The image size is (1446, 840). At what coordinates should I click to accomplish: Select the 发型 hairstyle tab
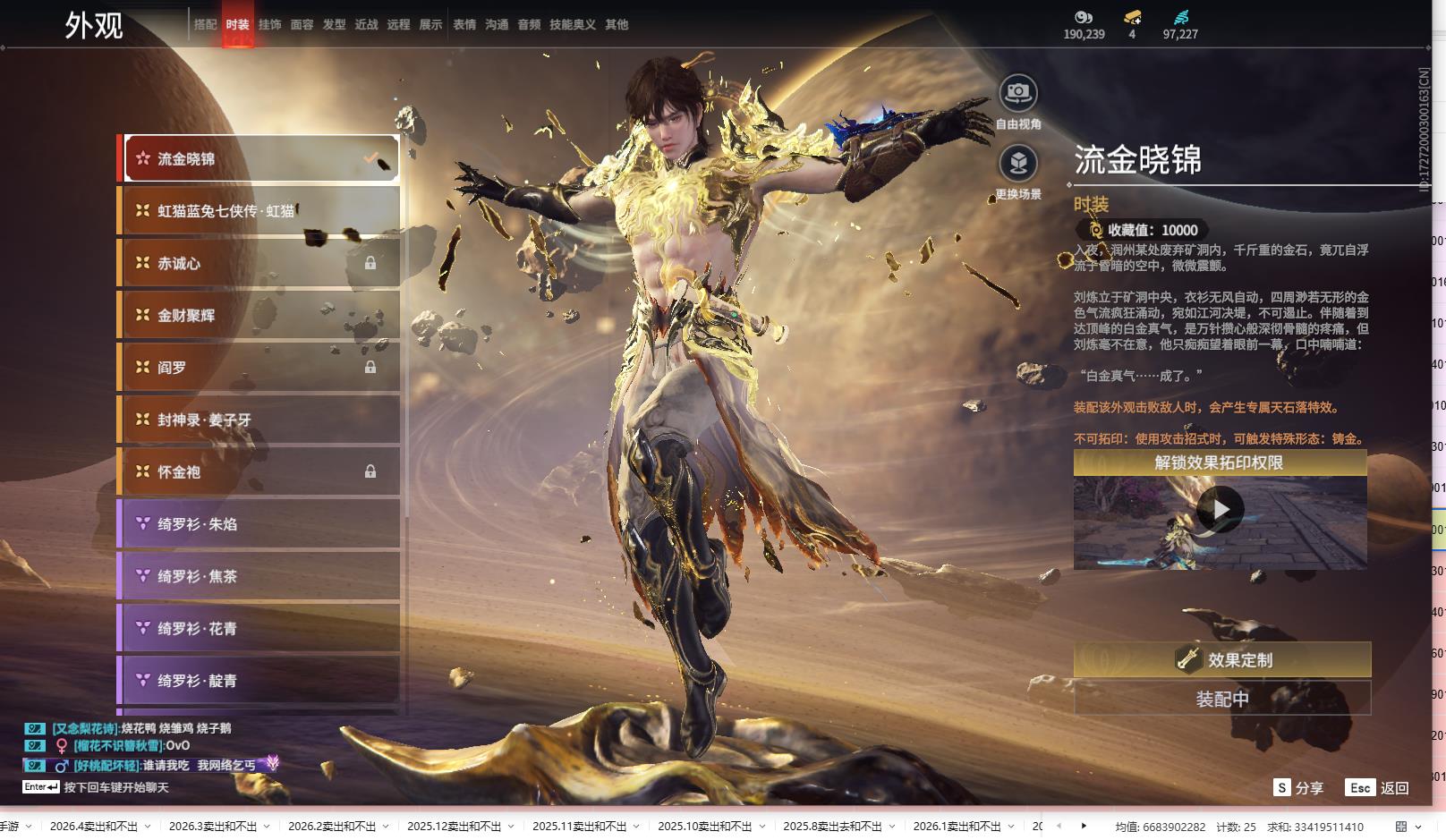(x=334, y=25)
